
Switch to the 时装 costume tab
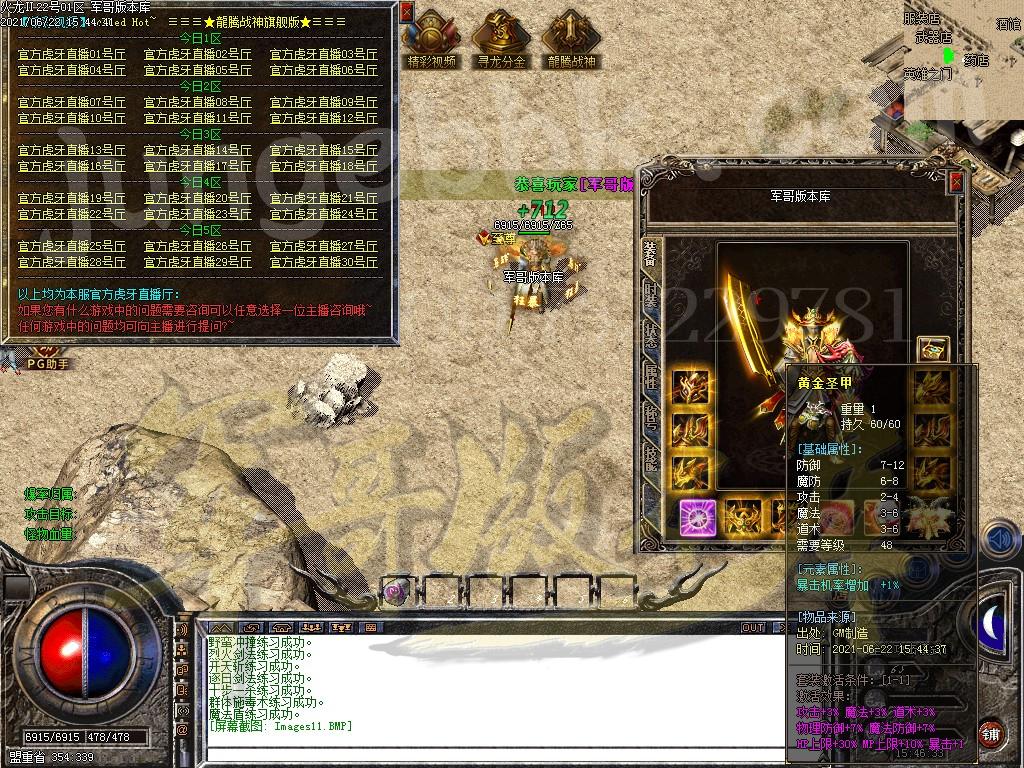click(x=651, y=295)
